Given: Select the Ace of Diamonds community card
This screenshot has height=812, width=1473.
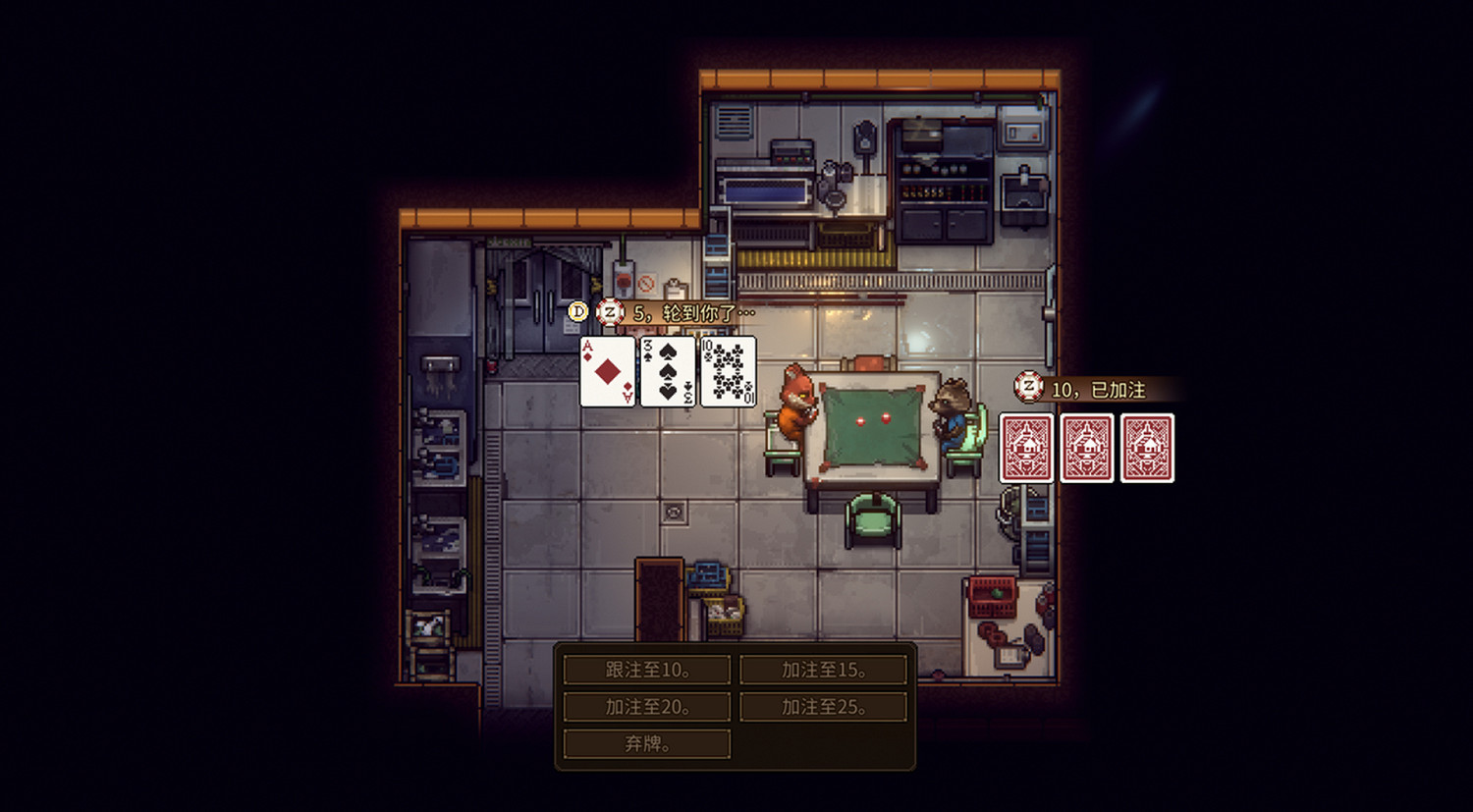Looking at the screenshot, I should [x=606, y=372].
